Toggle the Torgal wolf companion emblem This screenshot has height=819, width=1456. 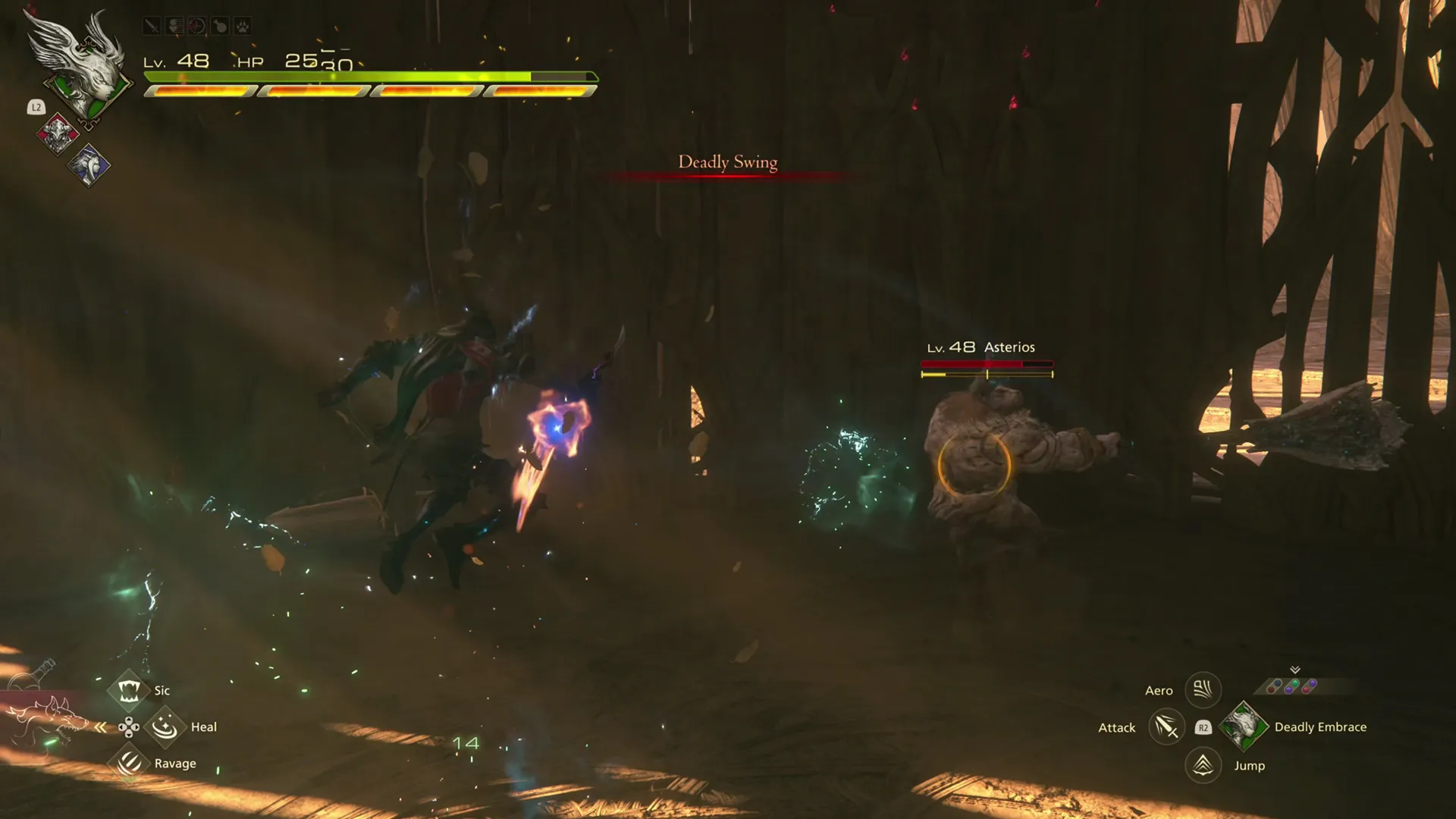pyautogui.click(x=45, y=717)
